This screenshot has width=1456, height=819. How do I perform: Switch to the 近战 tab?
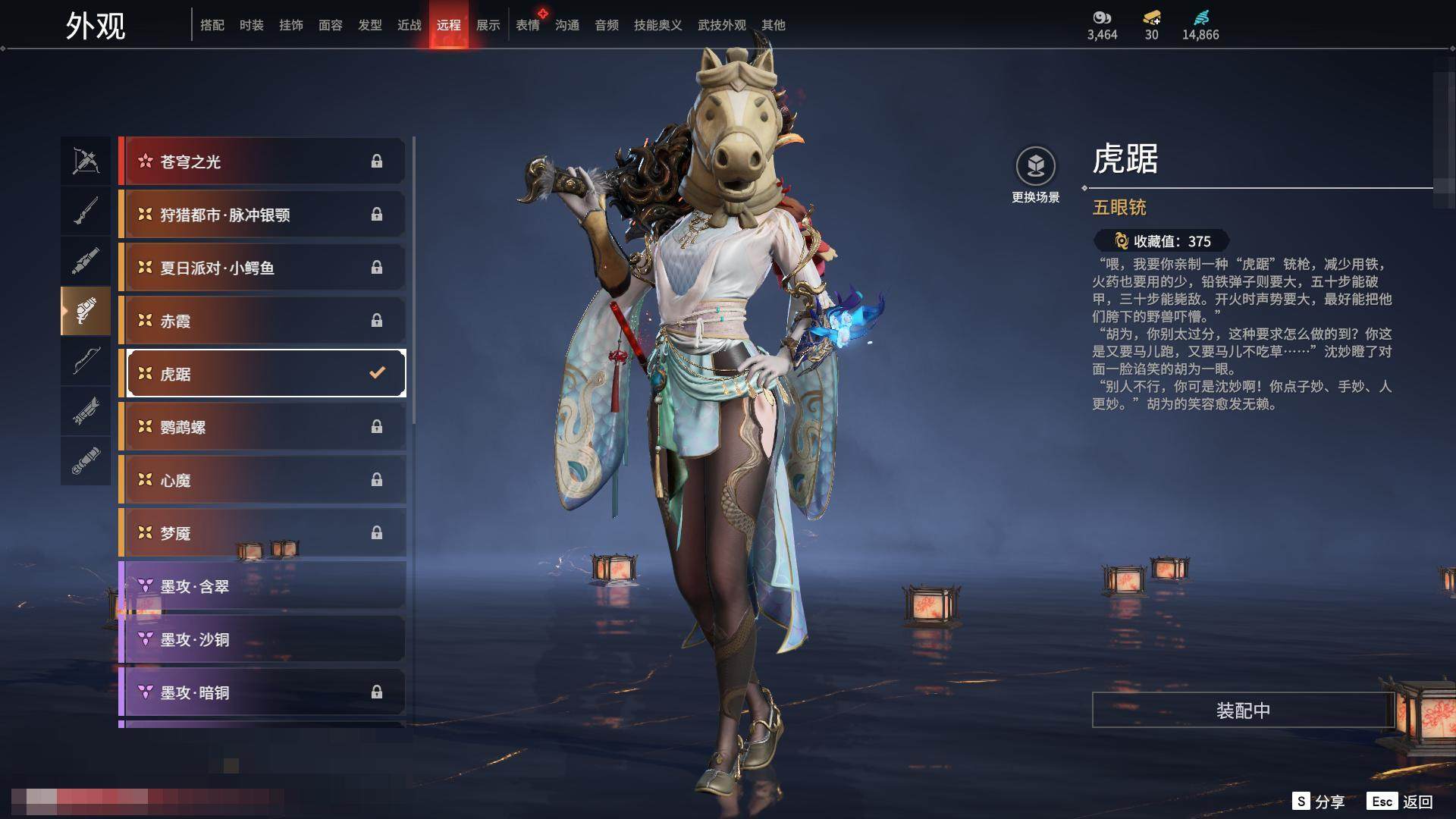pos(409,25)
